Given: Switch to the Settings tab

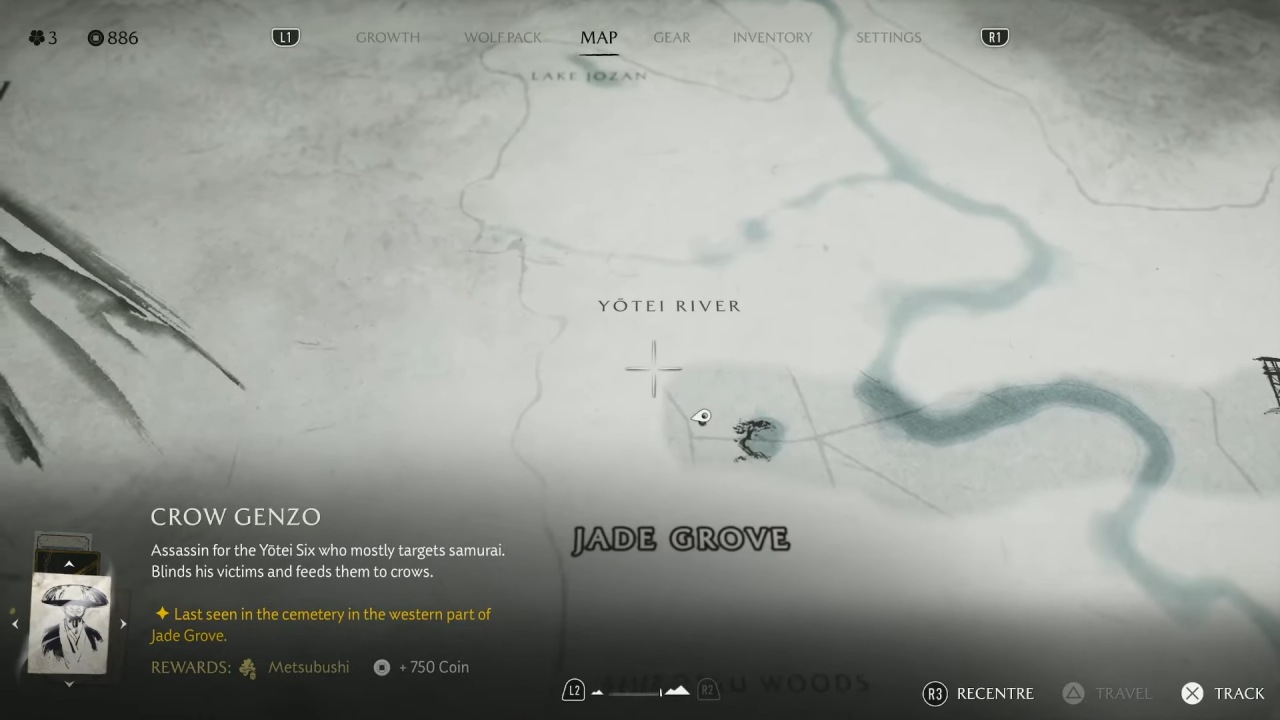Looking at the screenshot, I should tap(888, 38).
